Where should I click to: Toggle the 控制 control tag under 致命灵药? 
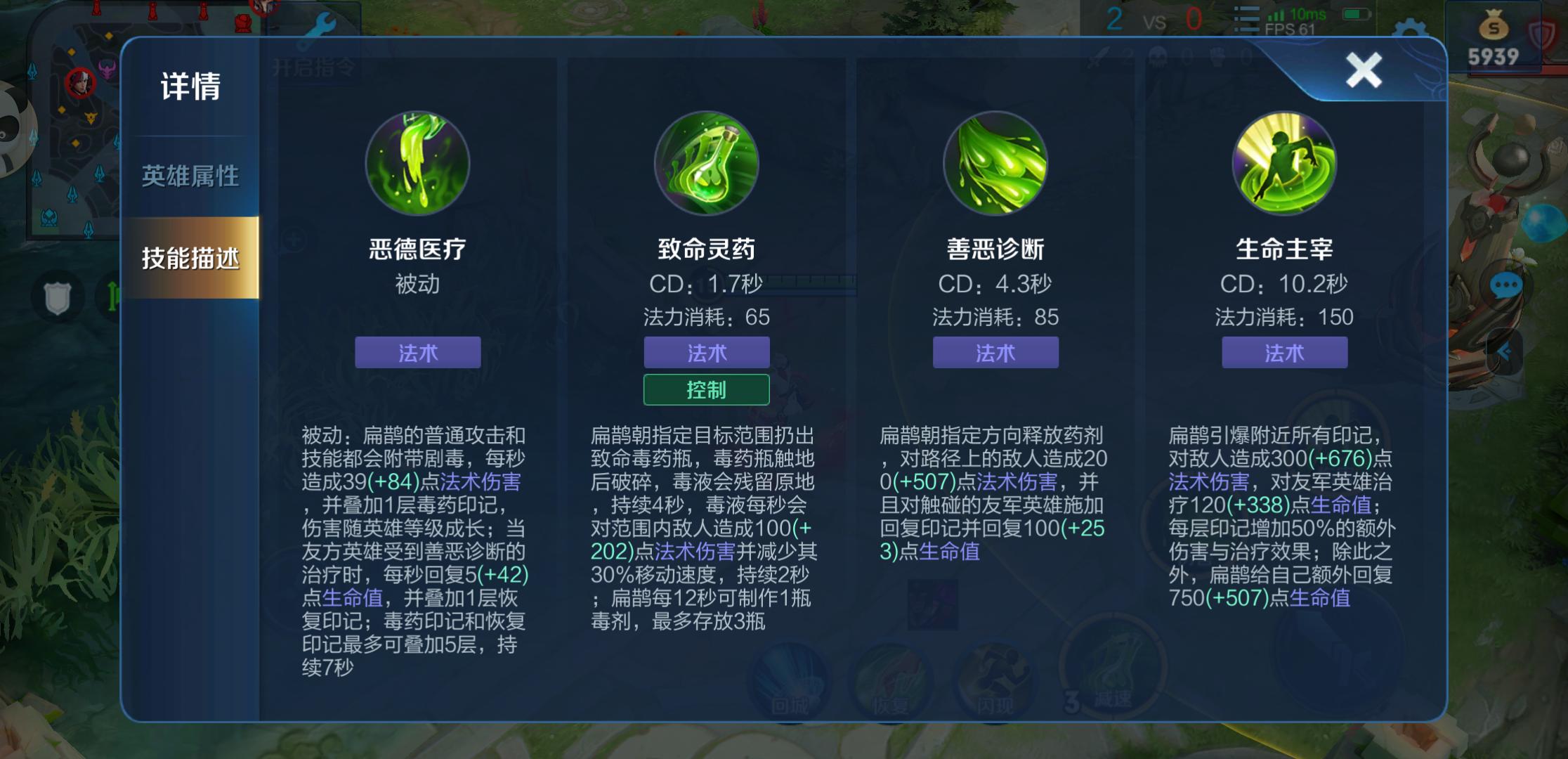coord(707,389)
